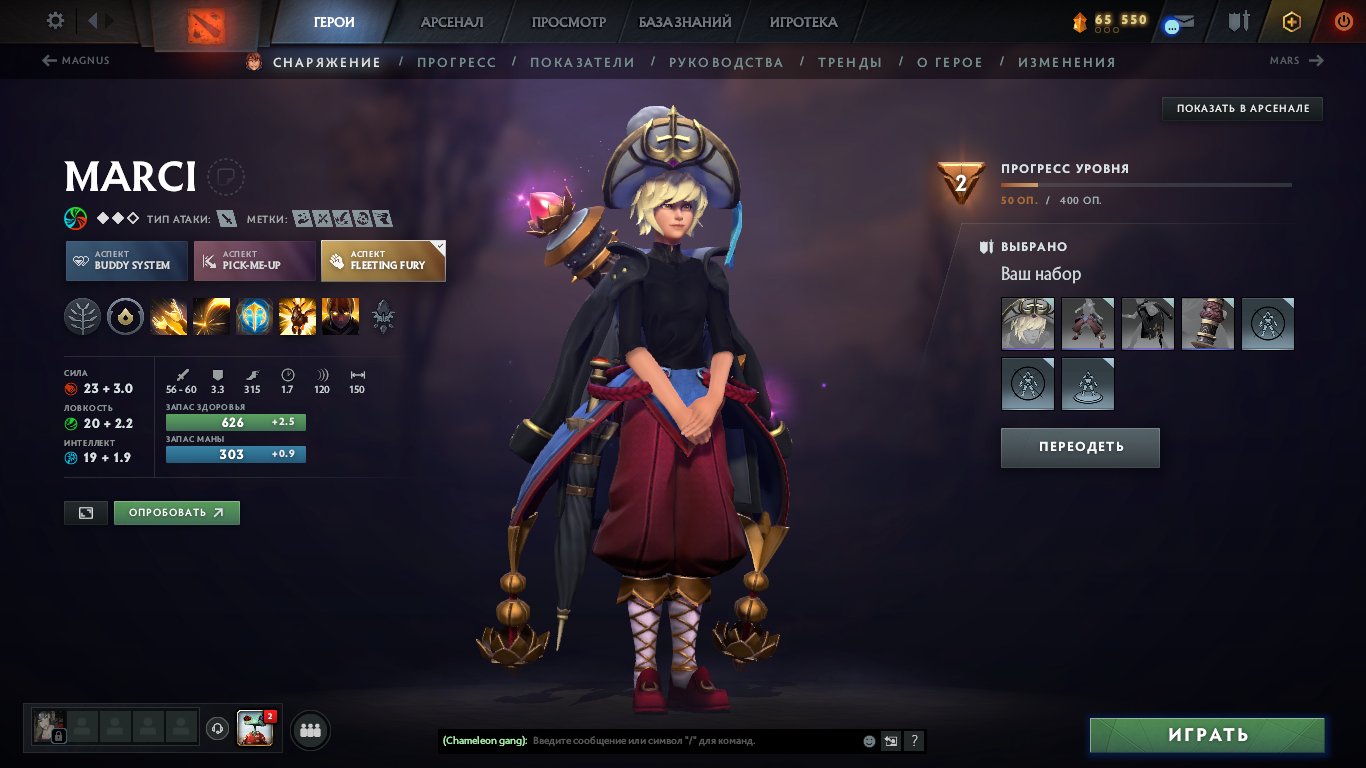This screenshot has height=768, width=1366.
Task: Go to previous hero Magnus
Action: (76, 61)
